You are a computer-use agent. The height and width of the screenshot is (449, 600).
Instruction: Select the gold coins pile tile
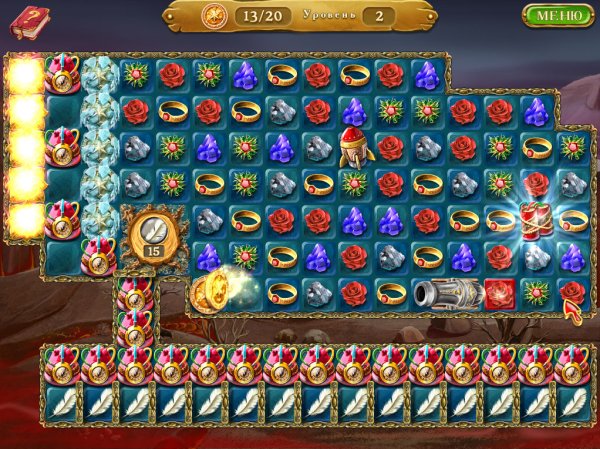pos(211,290)
